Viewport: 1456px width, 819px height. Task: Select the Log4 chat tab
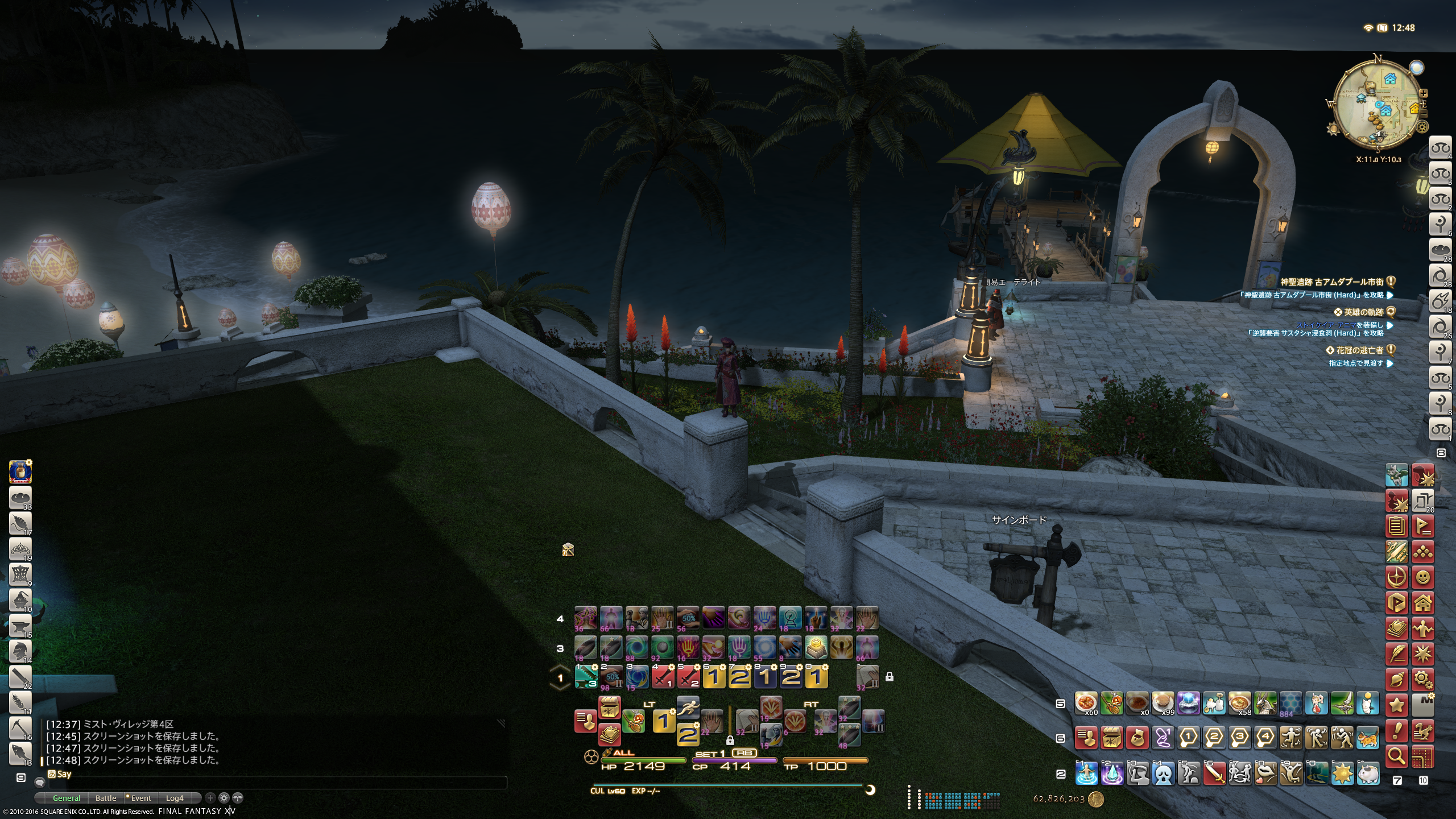(175, 798)
